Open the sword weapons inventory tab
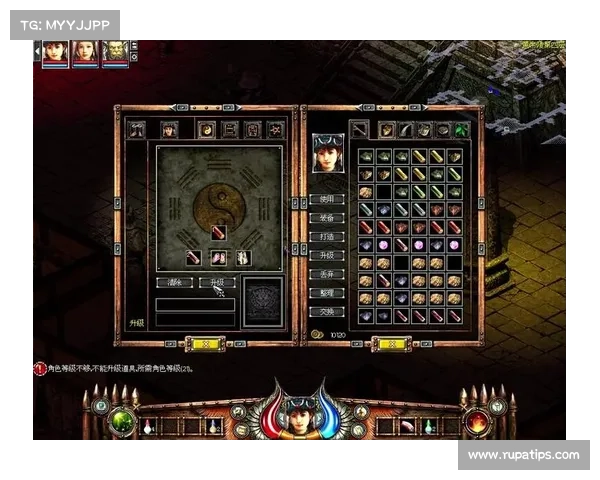 click(359, 129)
